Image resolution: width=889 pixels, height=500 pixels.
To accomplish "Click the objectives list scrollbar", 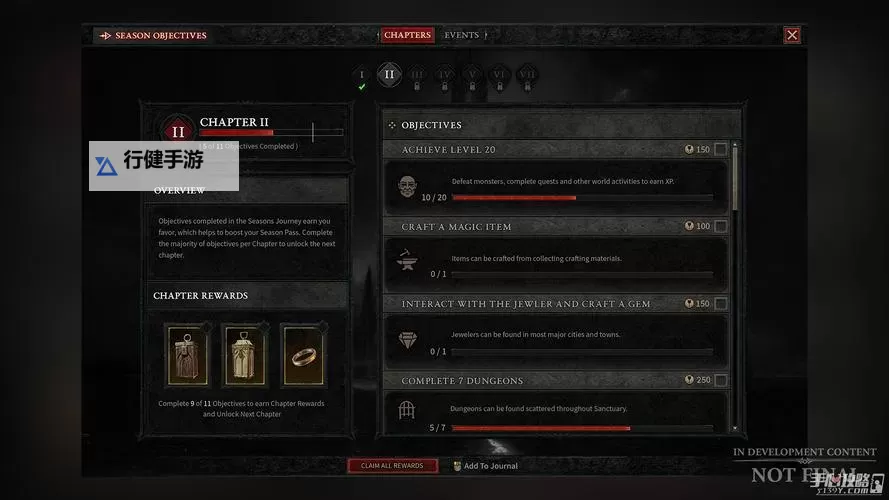I will (735, 176).
